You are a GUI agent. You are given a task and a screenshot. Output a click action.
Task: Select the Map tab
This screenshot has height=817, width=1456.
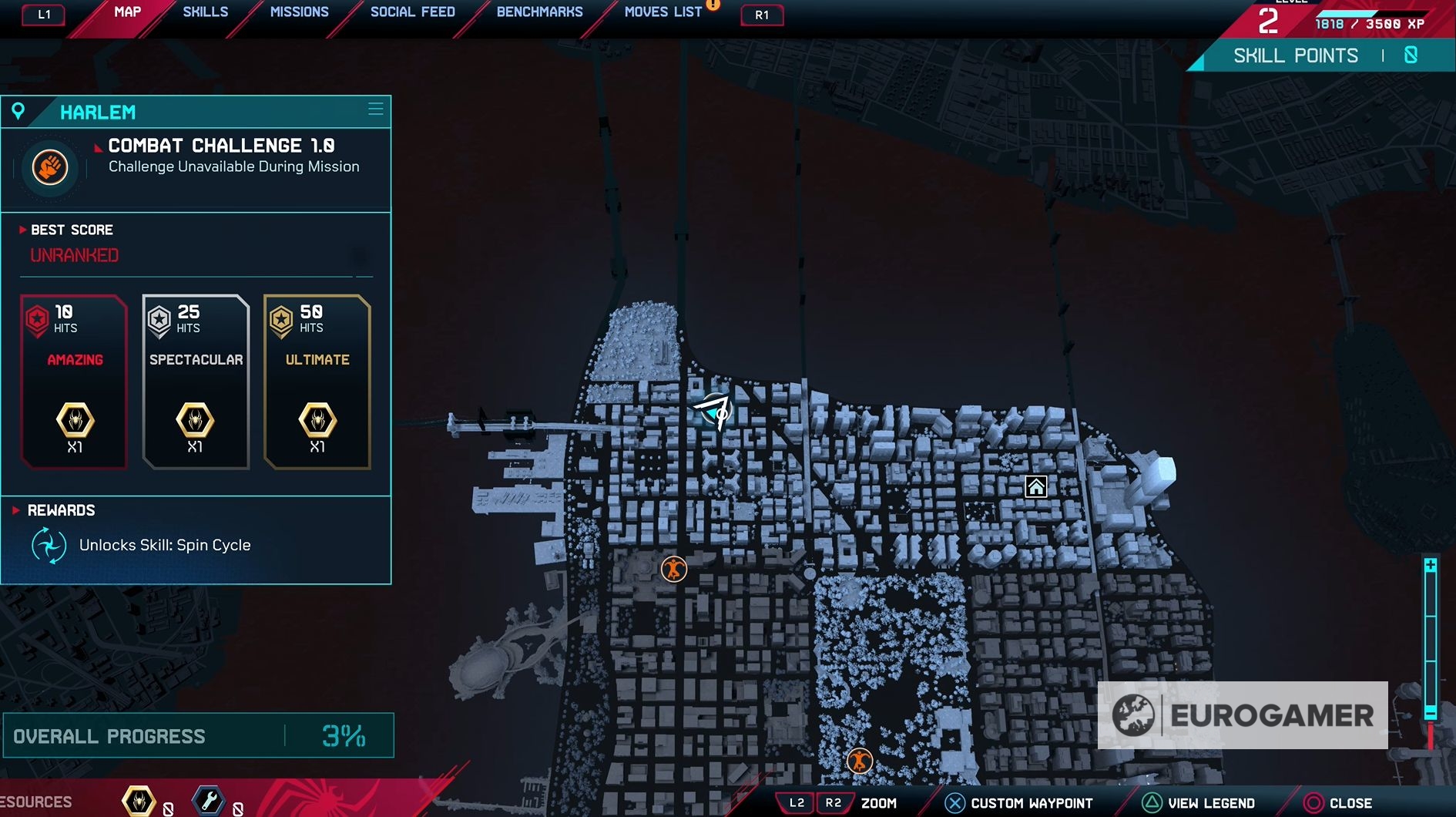(x=127, y=12)
